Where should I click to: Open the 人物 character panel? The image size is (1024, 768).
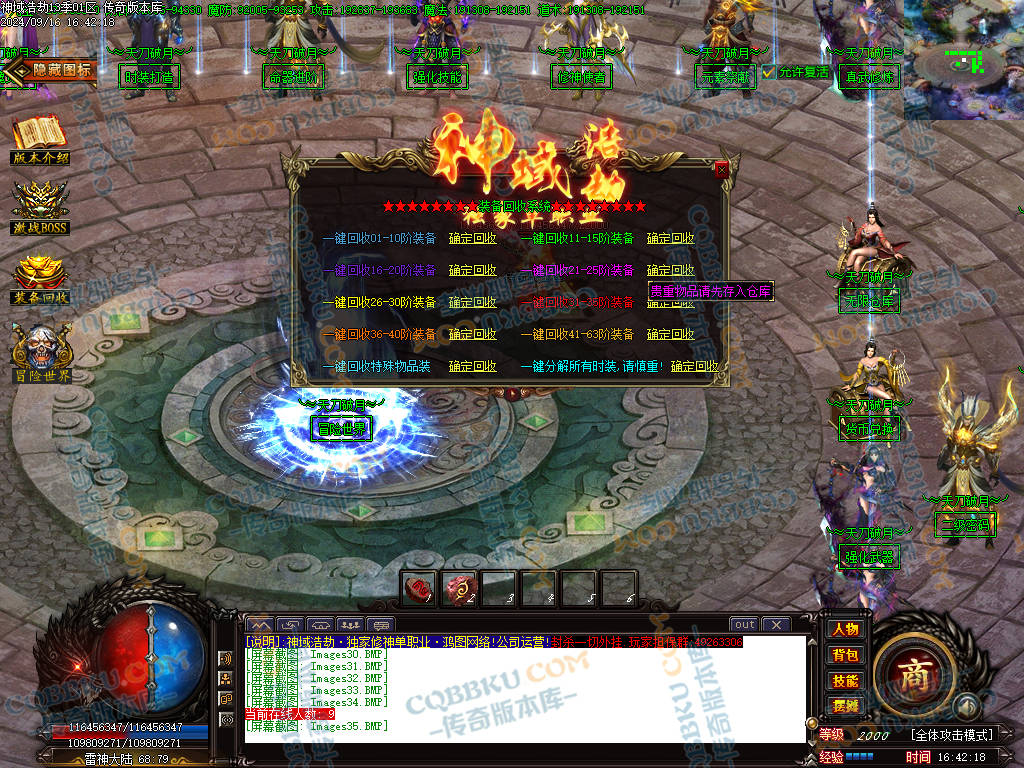845,629
